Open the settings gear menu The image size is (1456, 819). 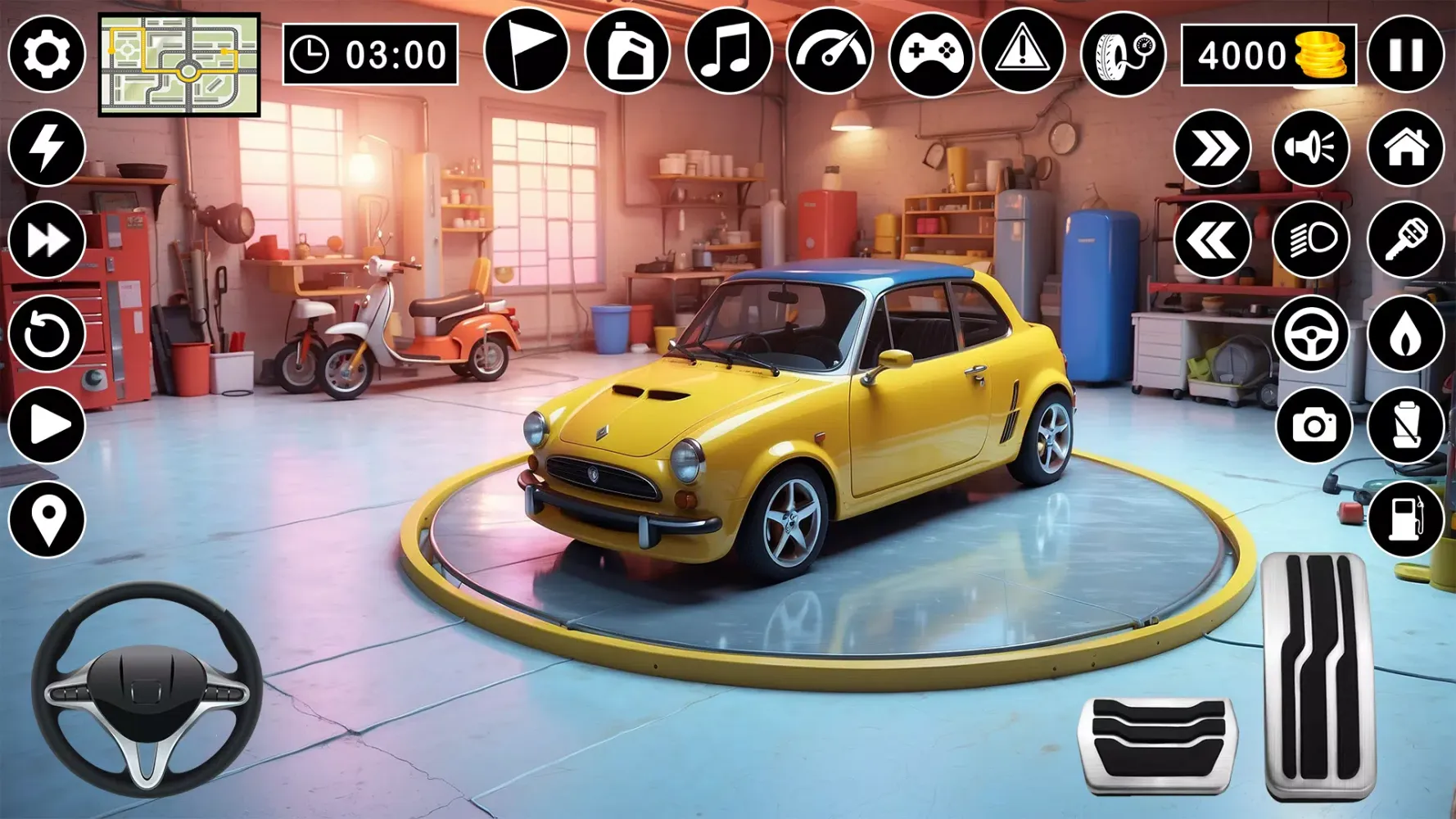coord(45,53)
